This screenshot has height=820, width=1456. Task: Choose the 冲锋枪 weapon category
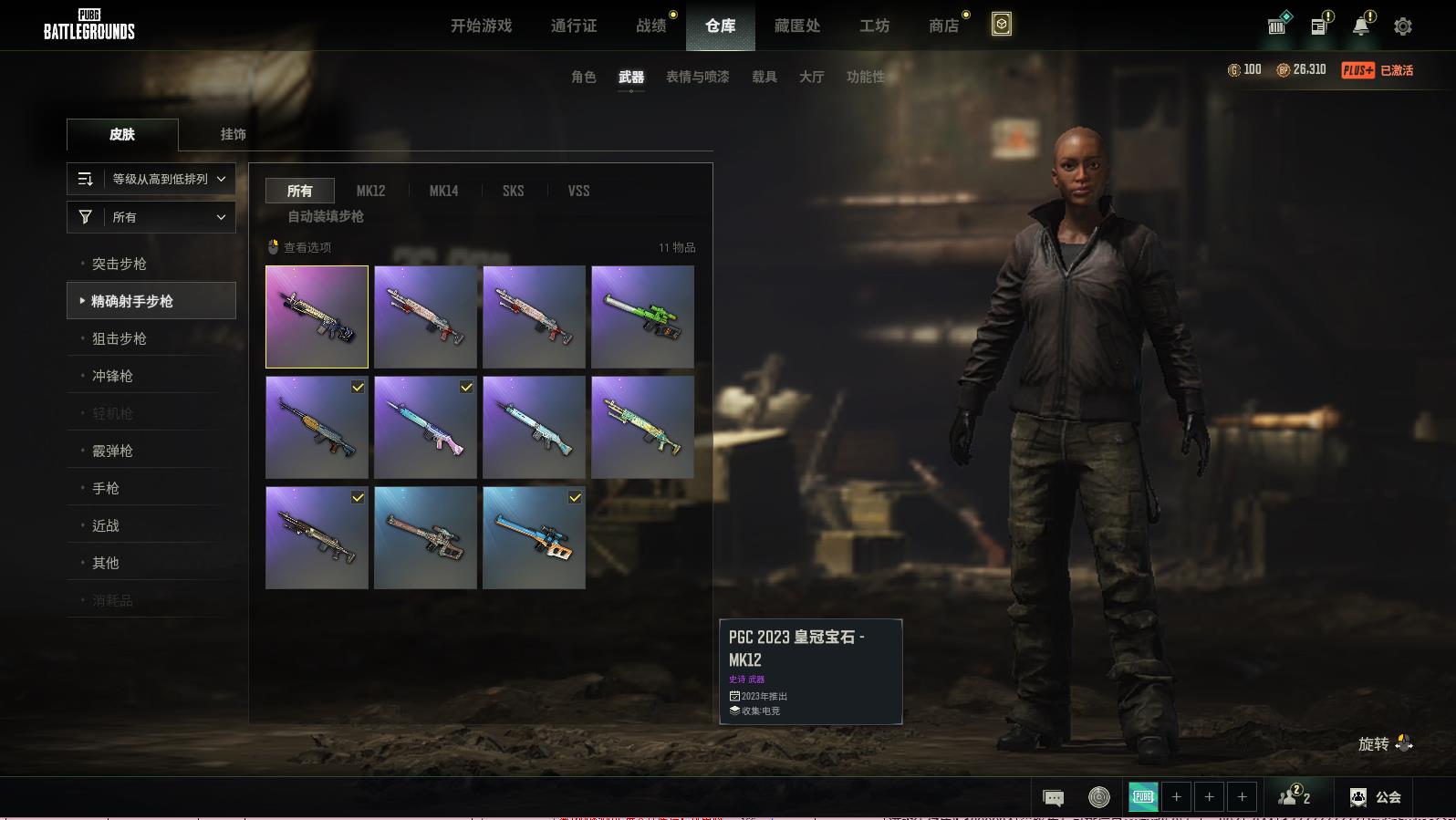tap(112, 376)
